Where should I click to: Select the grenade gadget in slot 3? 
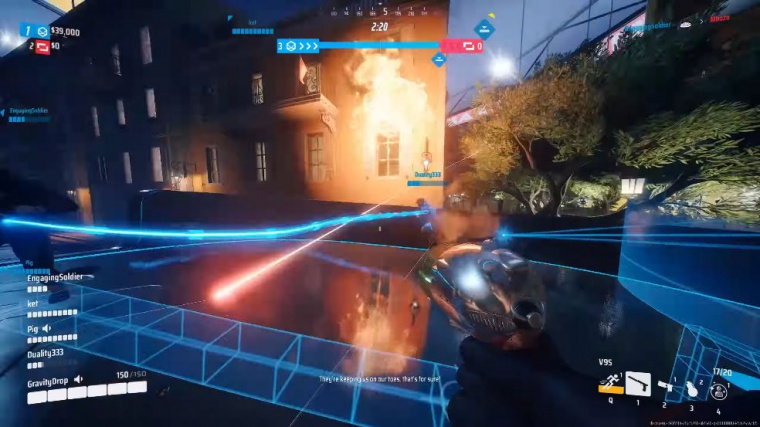coord(692,390)
